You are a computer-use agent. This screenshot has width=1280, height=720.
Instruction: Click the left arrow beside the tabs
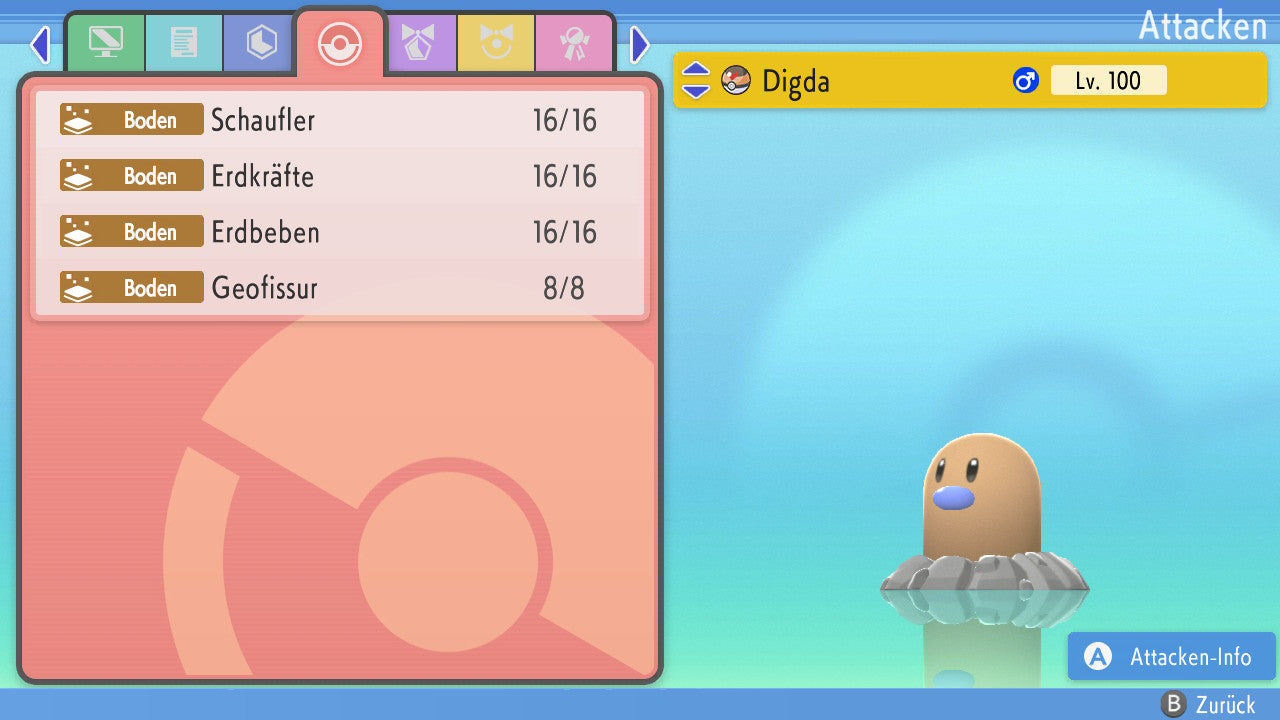(40, 44)
